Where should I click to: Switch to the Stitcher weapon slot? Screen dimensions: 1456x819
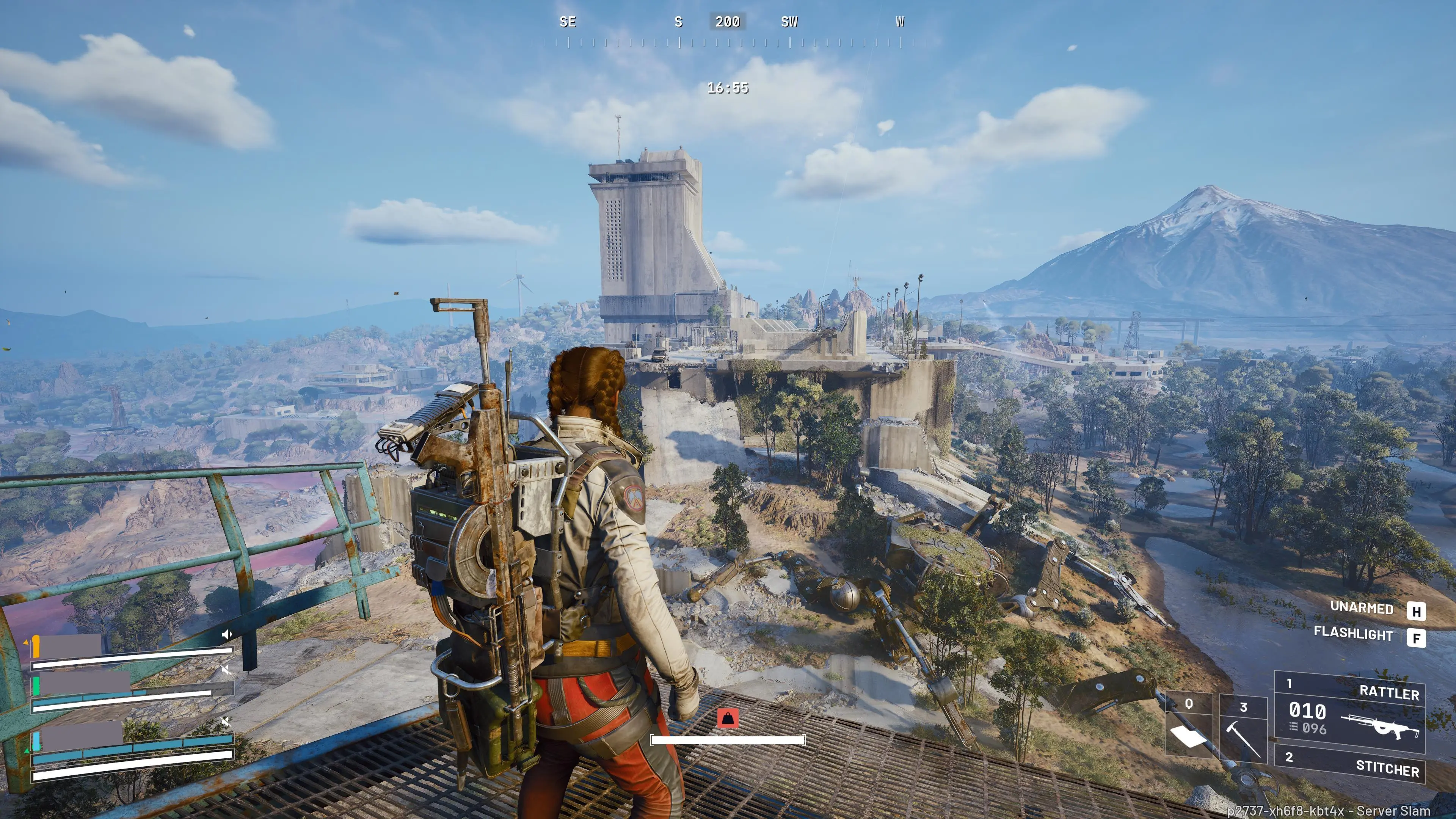tap(1350, 764)
